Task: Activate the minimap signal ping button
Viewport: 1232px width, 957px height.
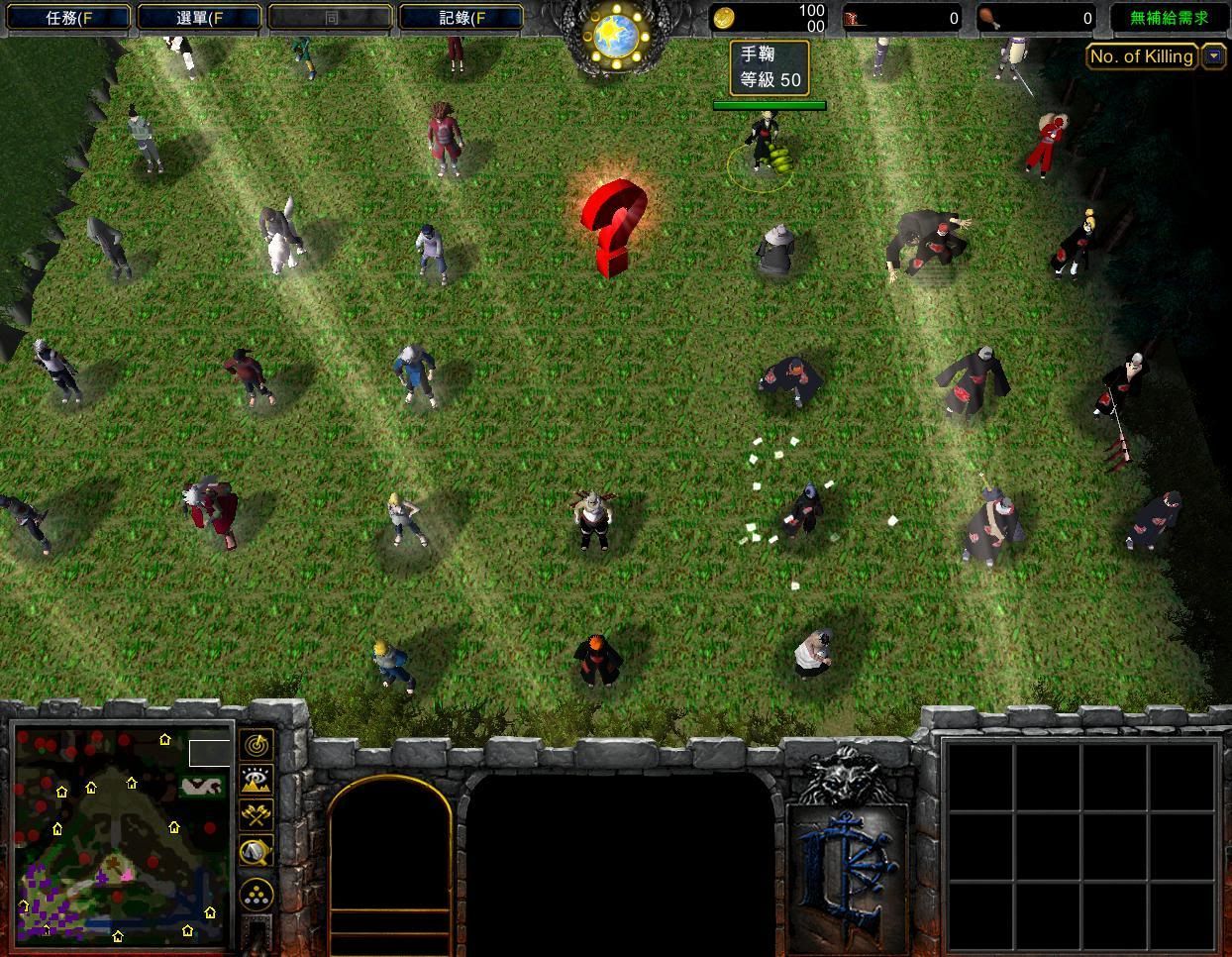Action: point(257,744)
